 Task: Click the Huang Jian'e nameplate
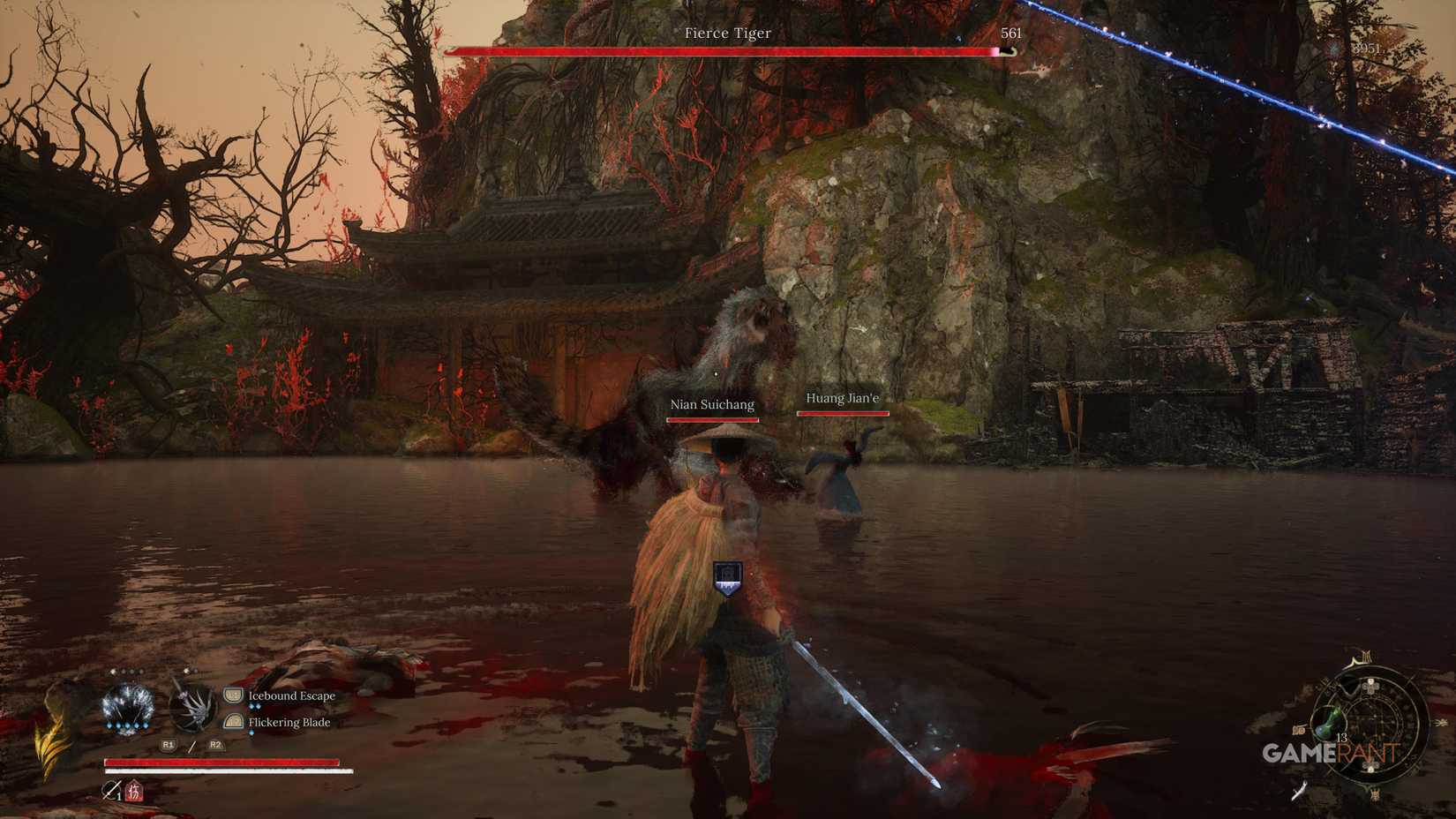pyautogui.click(x=841, y=398)
